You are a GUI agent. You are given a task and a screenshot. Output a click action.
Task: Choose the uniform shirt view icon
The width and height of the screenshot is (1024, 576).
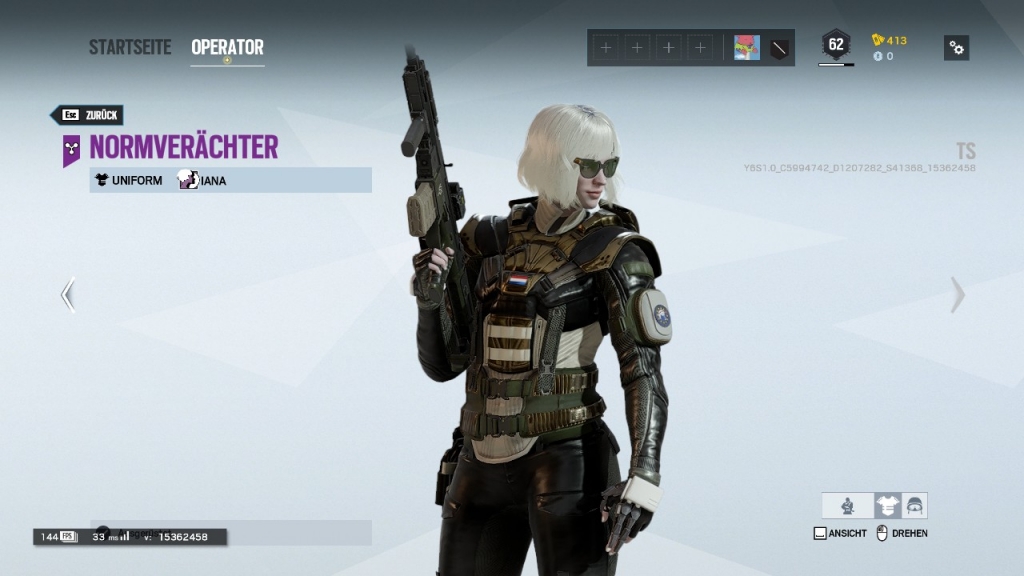coord(887,505)
